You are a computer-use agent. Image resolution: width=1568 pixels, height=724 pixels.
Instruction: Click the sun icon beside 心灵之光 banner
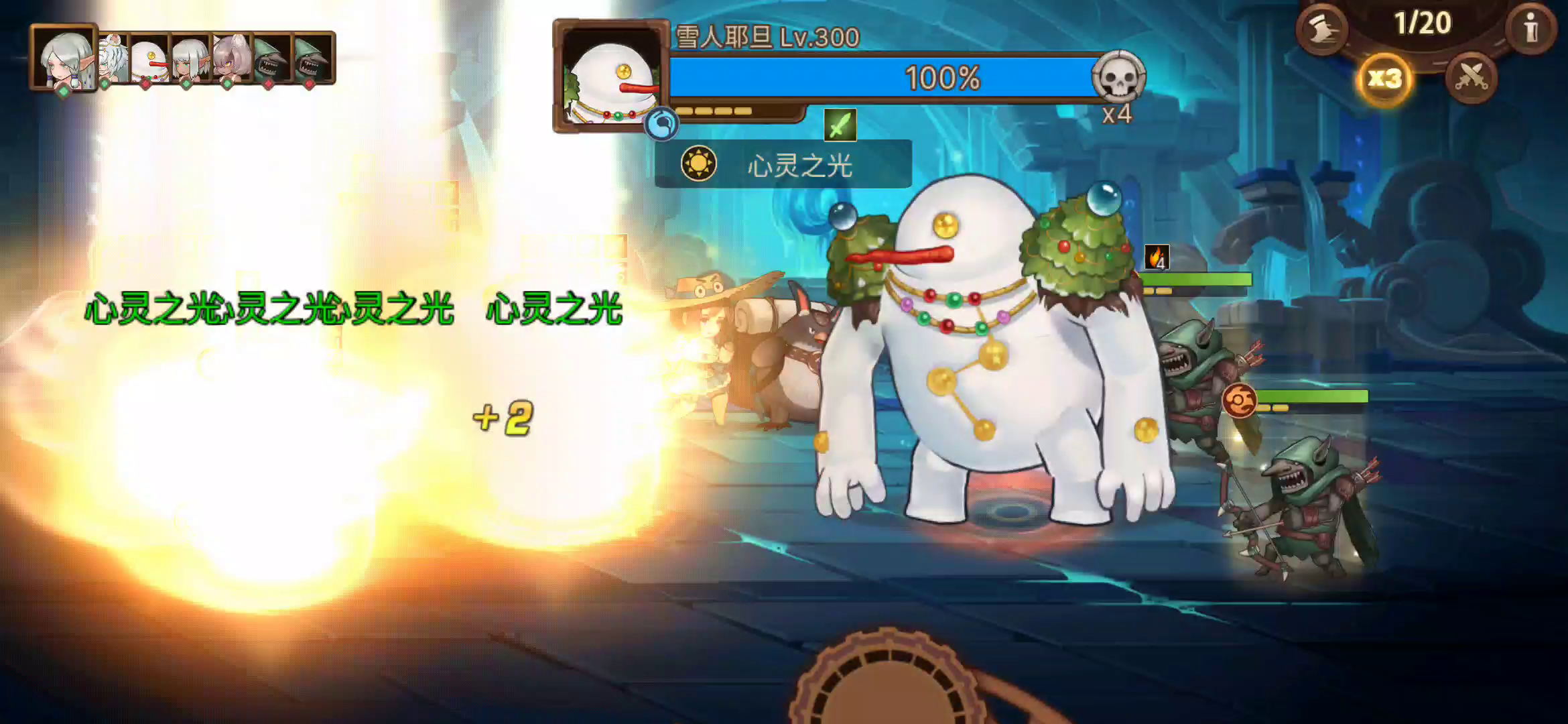pos(700,165)
